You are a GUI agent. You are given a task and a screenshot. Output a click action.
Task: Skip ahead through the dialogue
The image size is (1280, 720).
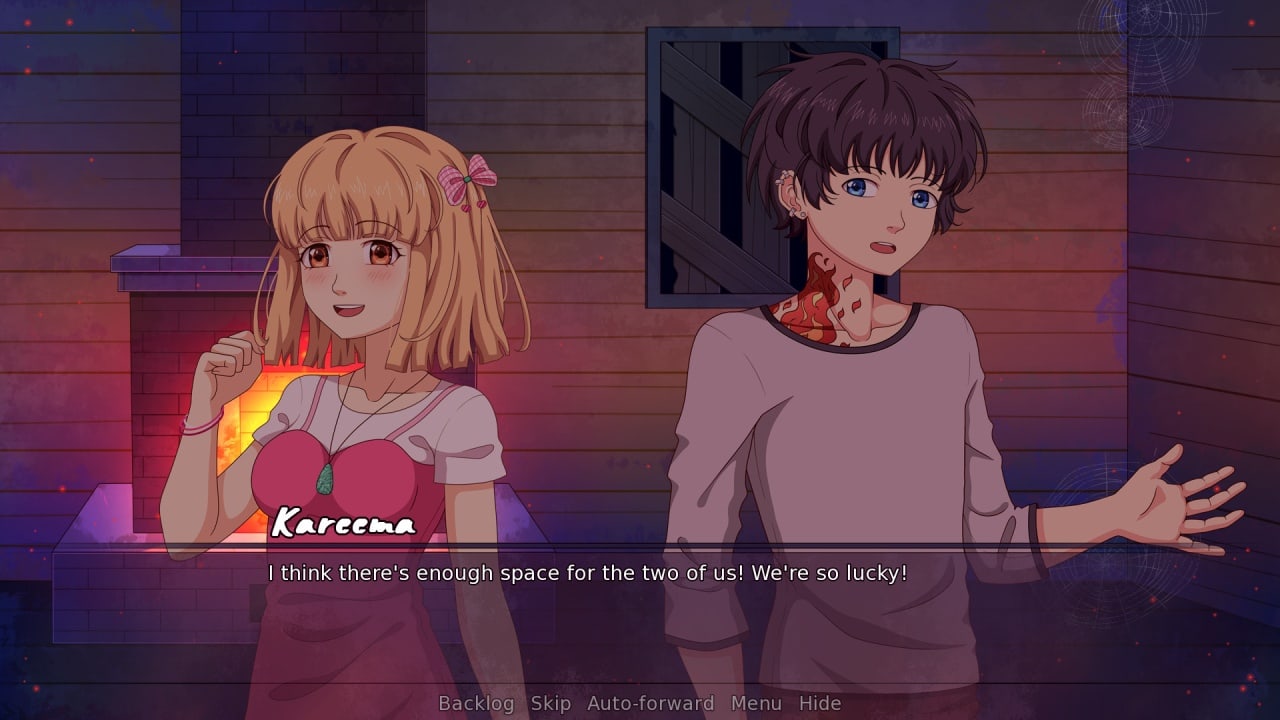(550, 703)
